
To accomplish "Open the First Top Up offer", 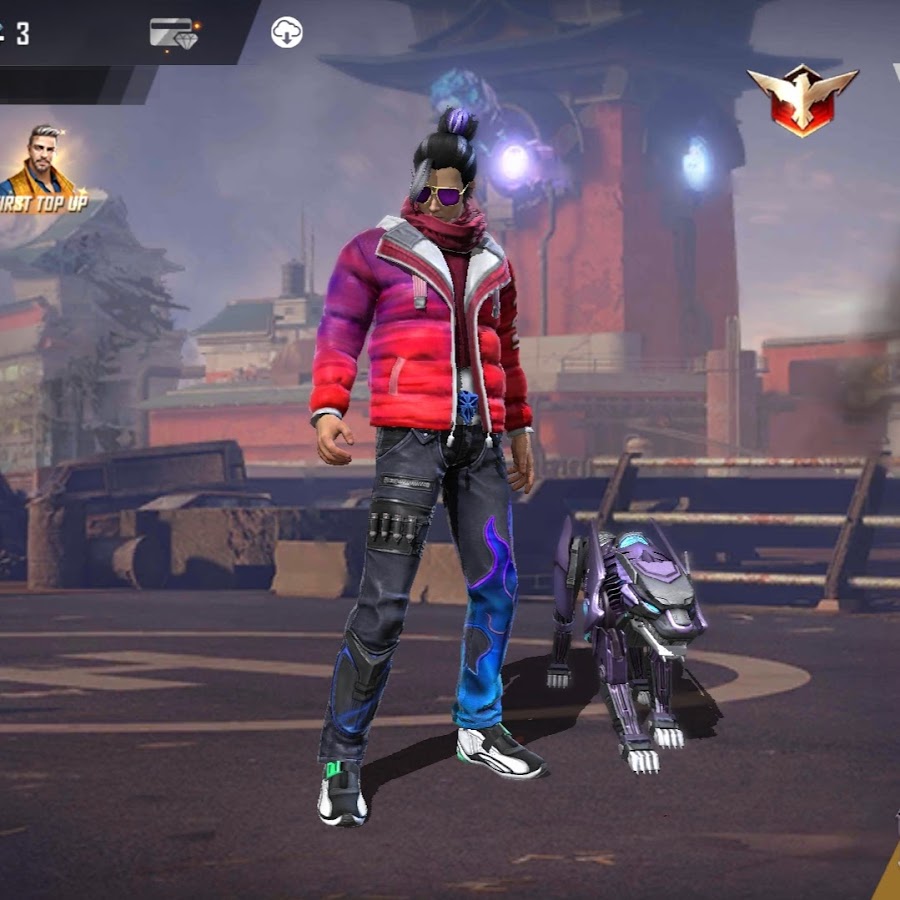I will pyautogui.click(x=42, y=170).
